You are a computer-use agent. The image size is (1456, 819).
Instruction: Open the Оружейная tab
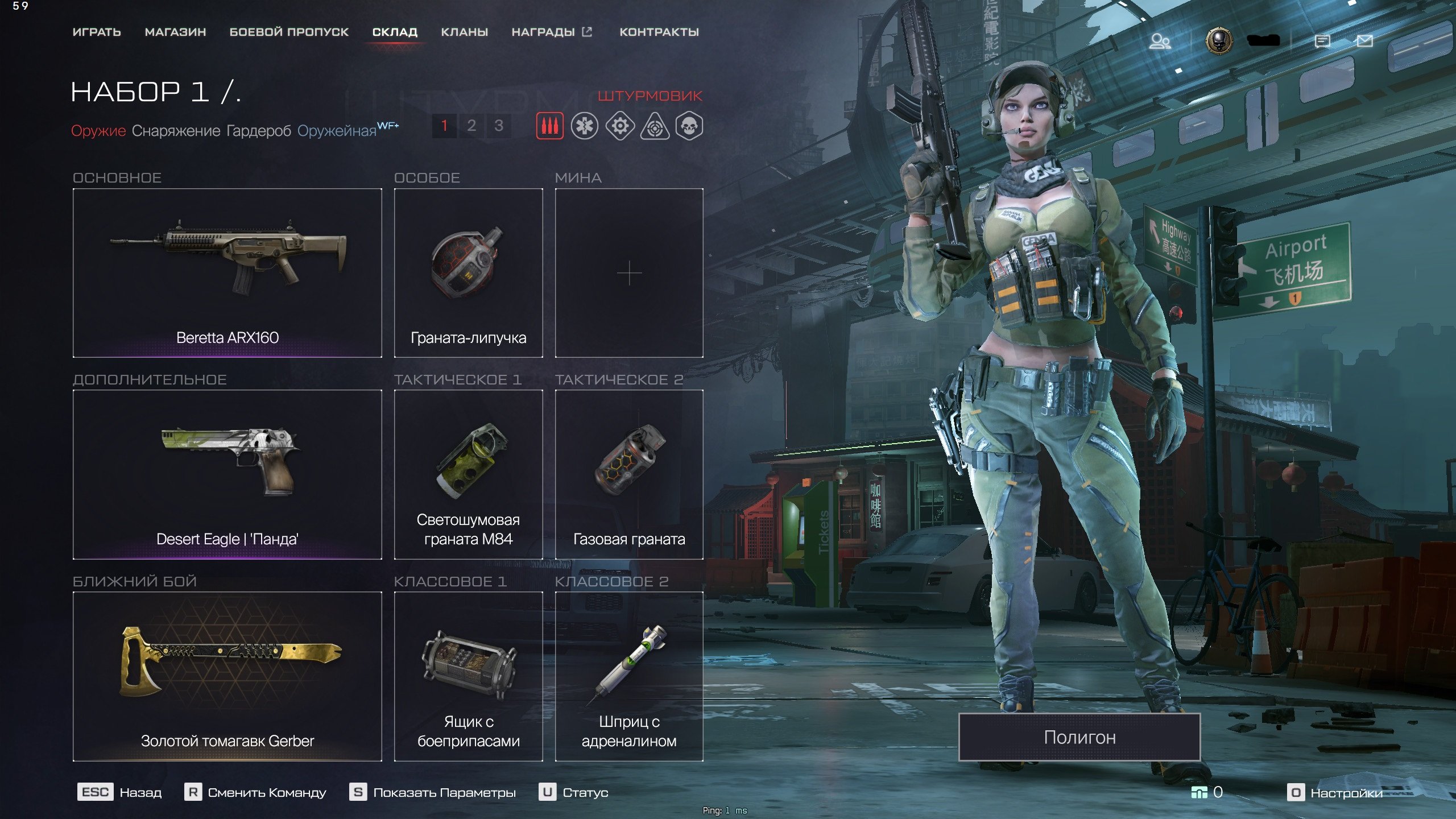point(337,131)
